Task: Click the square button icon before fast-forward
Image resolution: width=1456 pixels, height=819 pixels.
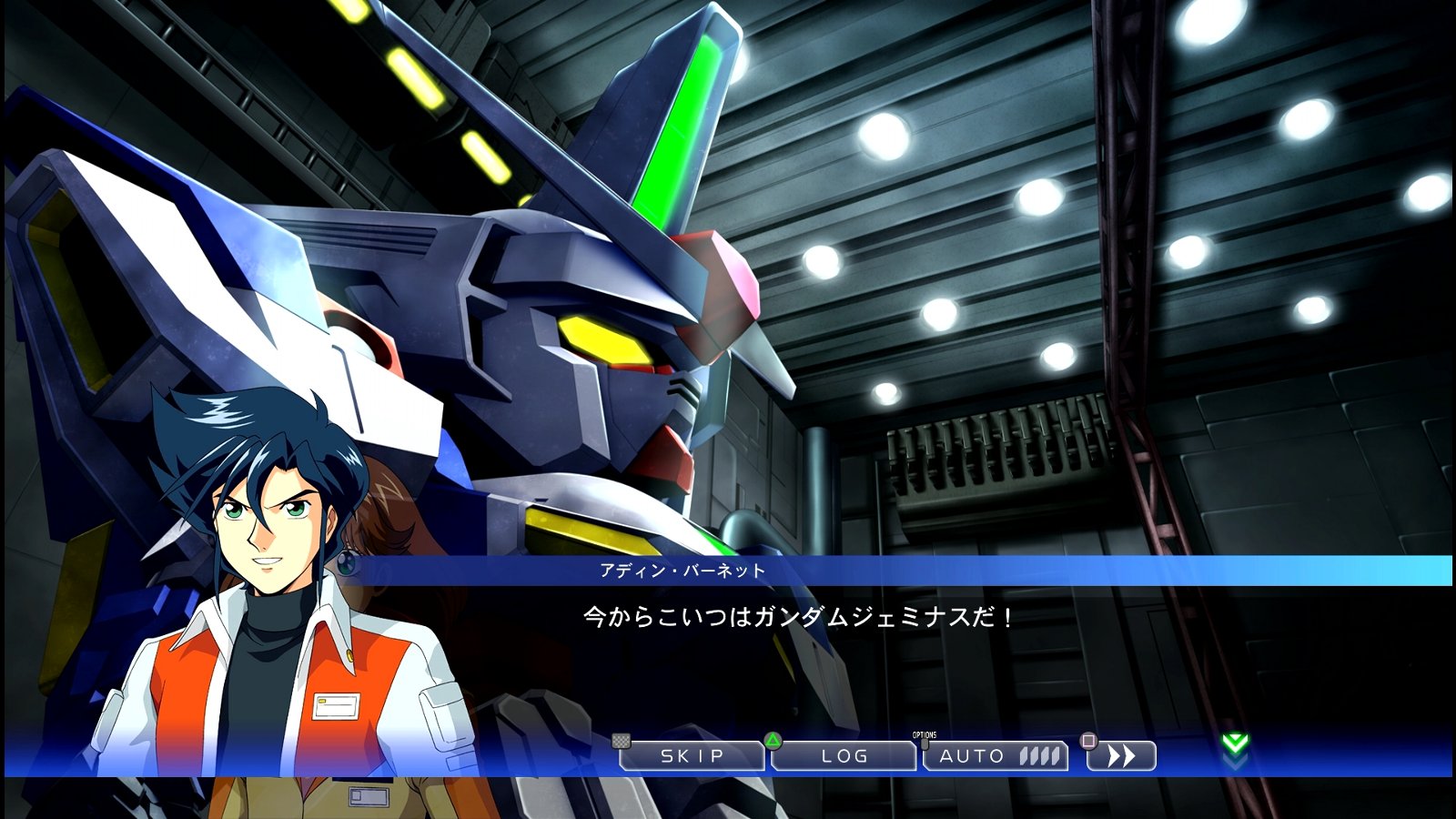Action: [1087, 743]
